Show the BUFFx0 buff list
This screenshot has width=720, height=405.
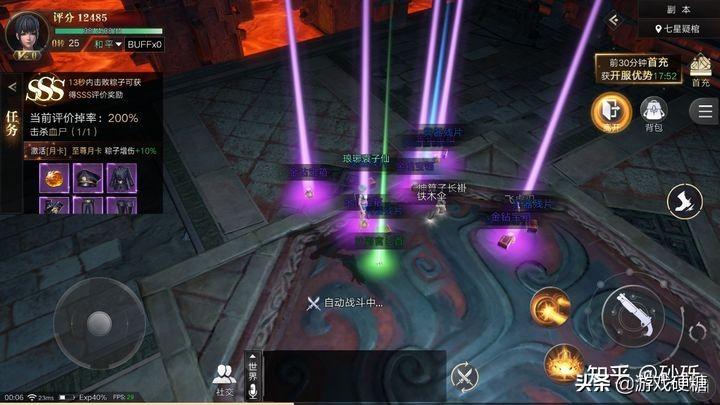point(143,44)
